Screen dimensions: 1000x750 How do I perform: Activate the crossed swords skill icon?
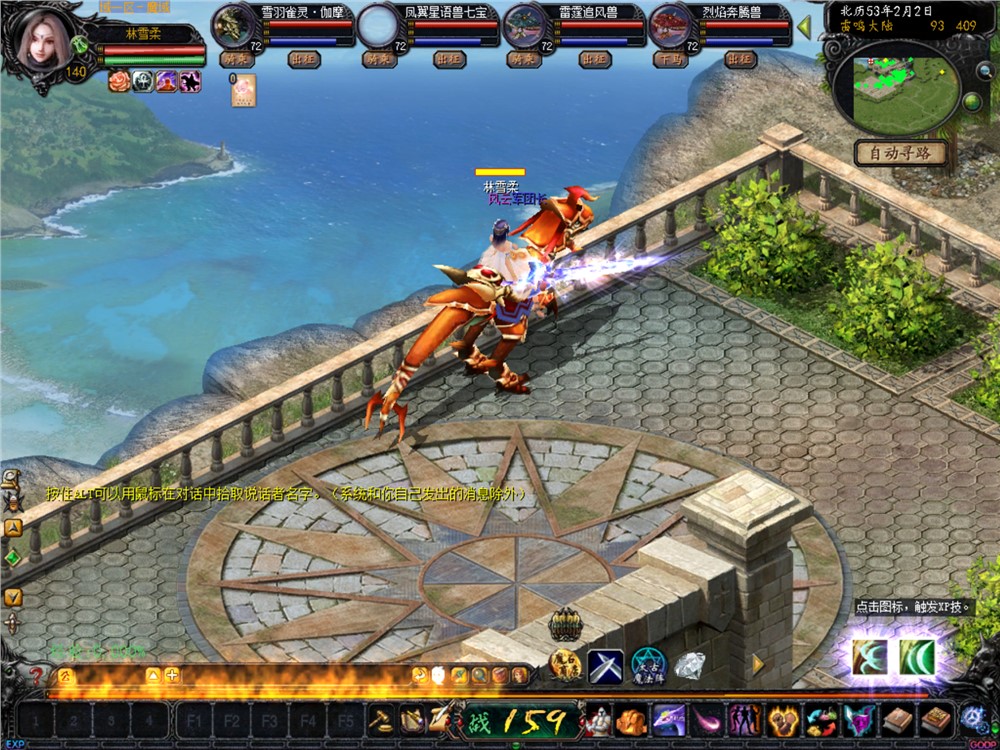pos(605,664)
